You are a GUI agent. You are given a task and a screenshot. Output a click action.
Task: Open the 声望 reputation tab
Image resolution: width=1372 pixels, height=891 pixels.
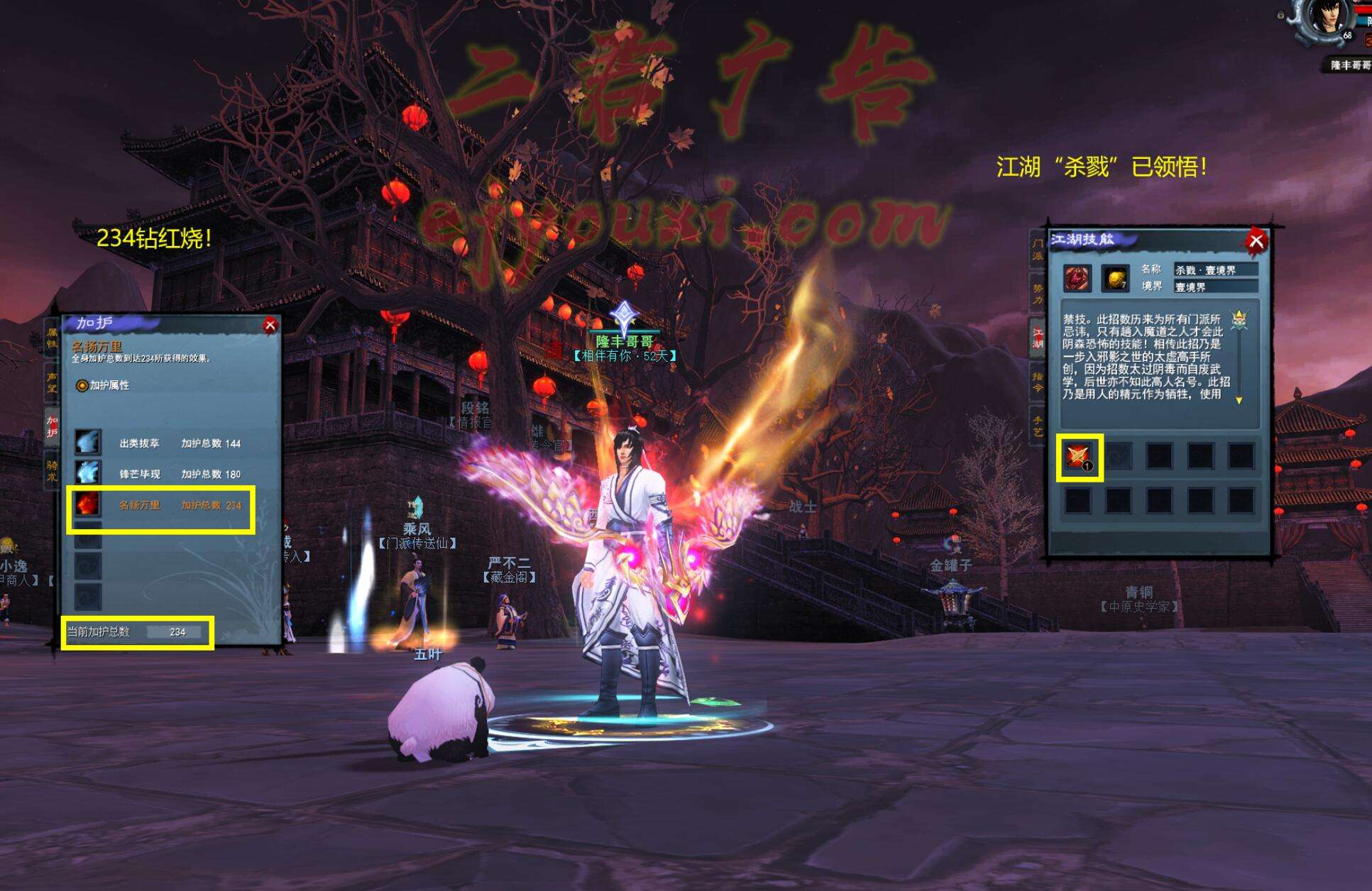pos(52,382)
